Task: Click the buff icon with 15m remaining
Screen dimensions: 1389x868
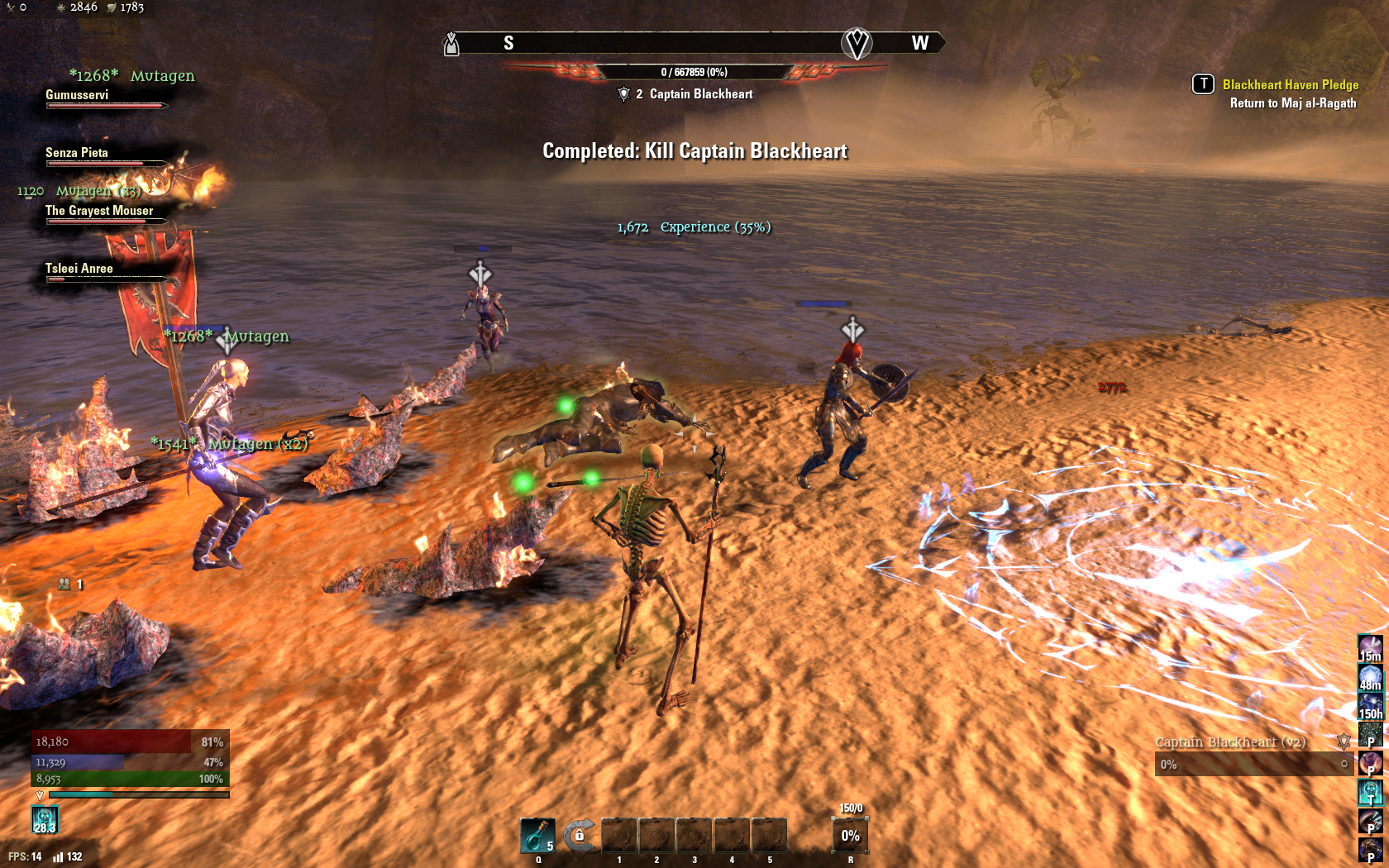Action: [1370, 647]
